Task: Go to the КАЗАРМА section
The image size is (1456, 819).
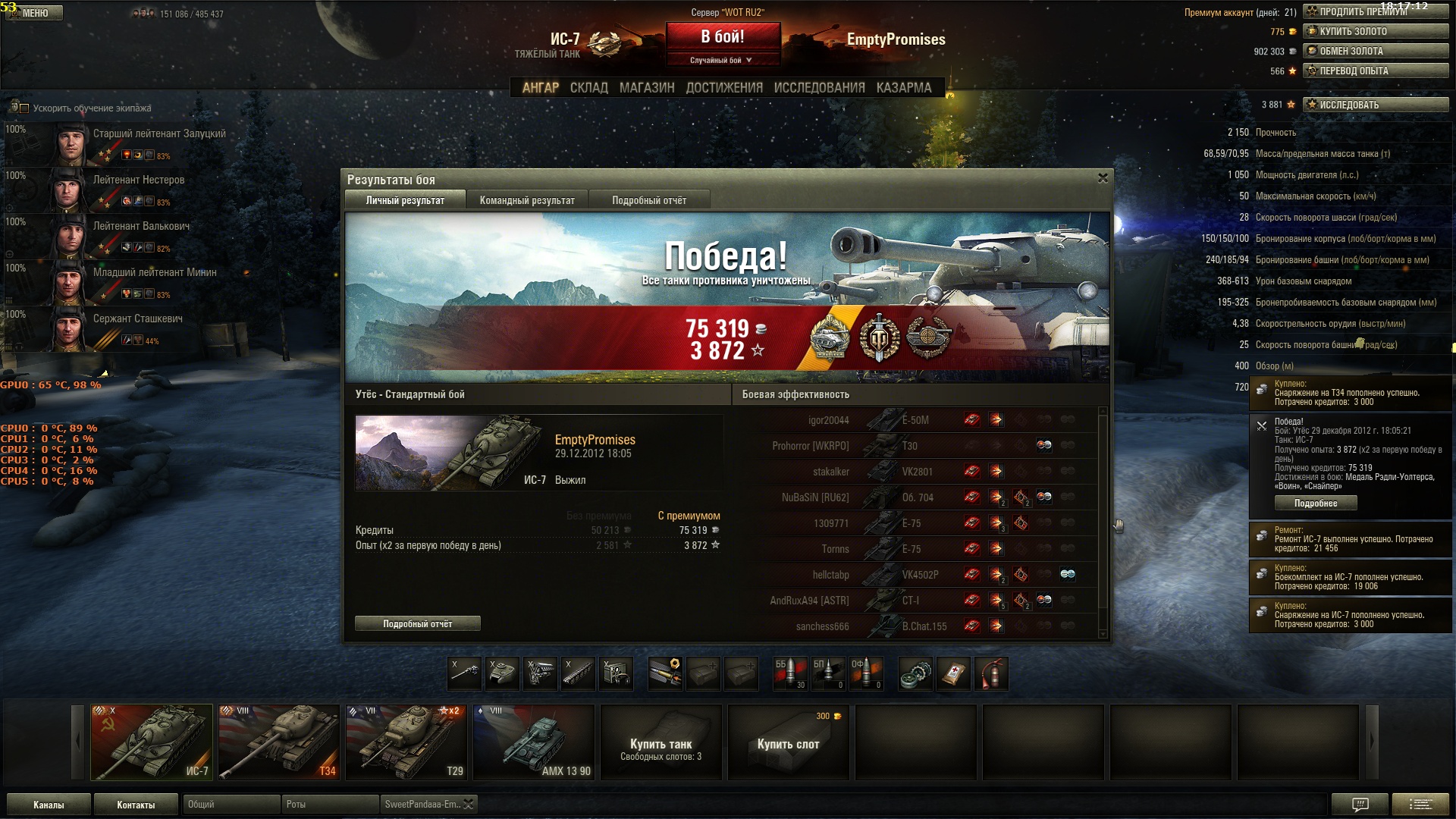Action: (x=904, y=88)
